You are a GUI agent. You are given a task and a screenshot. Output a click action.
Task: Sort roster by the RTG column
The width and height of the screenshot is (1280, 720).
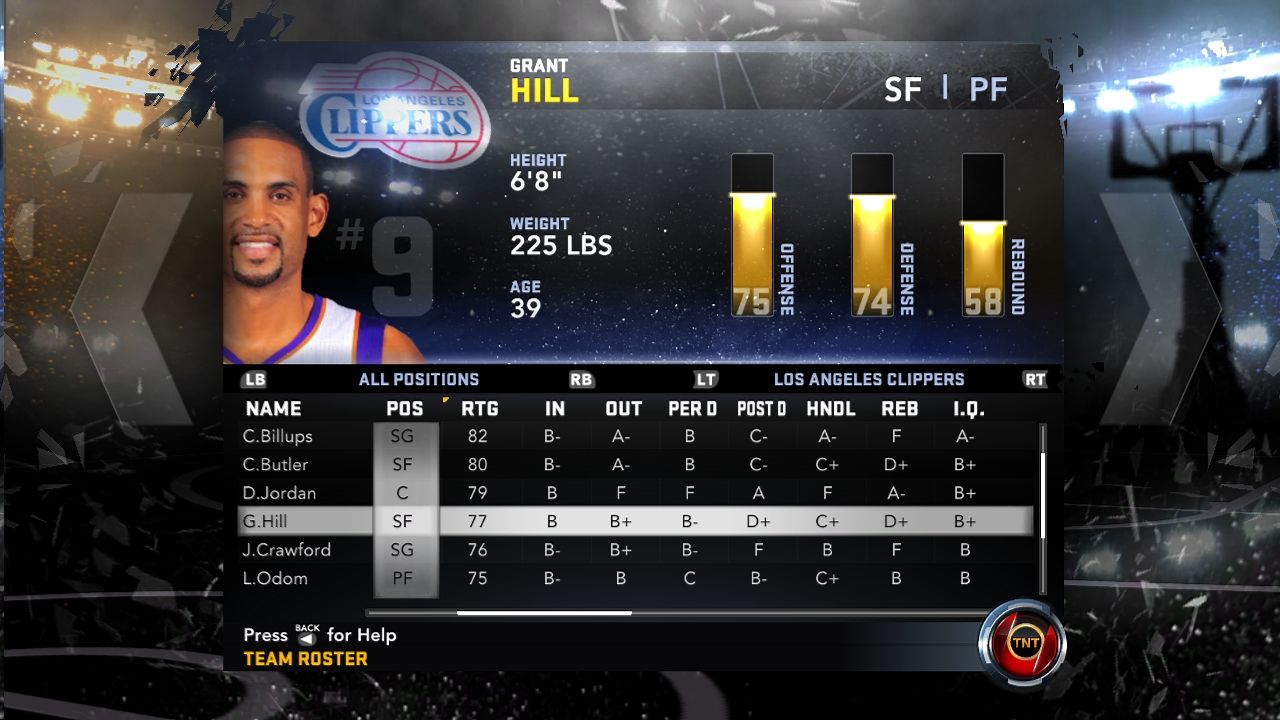[479, 408]
